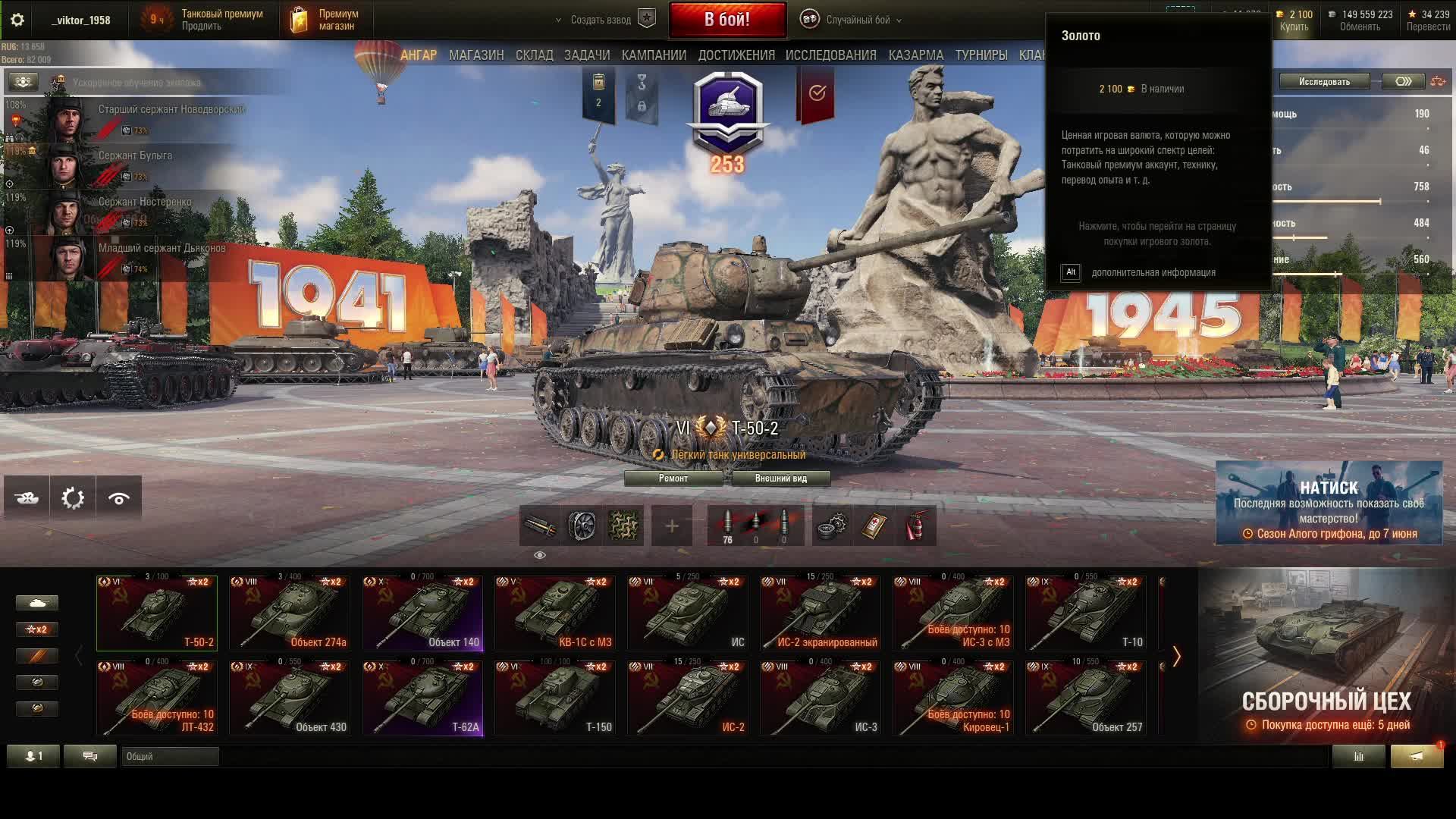Image resolution: width=1456 pixels, height=819 pixels.
Task: Select the Объект 140 tank in carousel
Action: 422,613
